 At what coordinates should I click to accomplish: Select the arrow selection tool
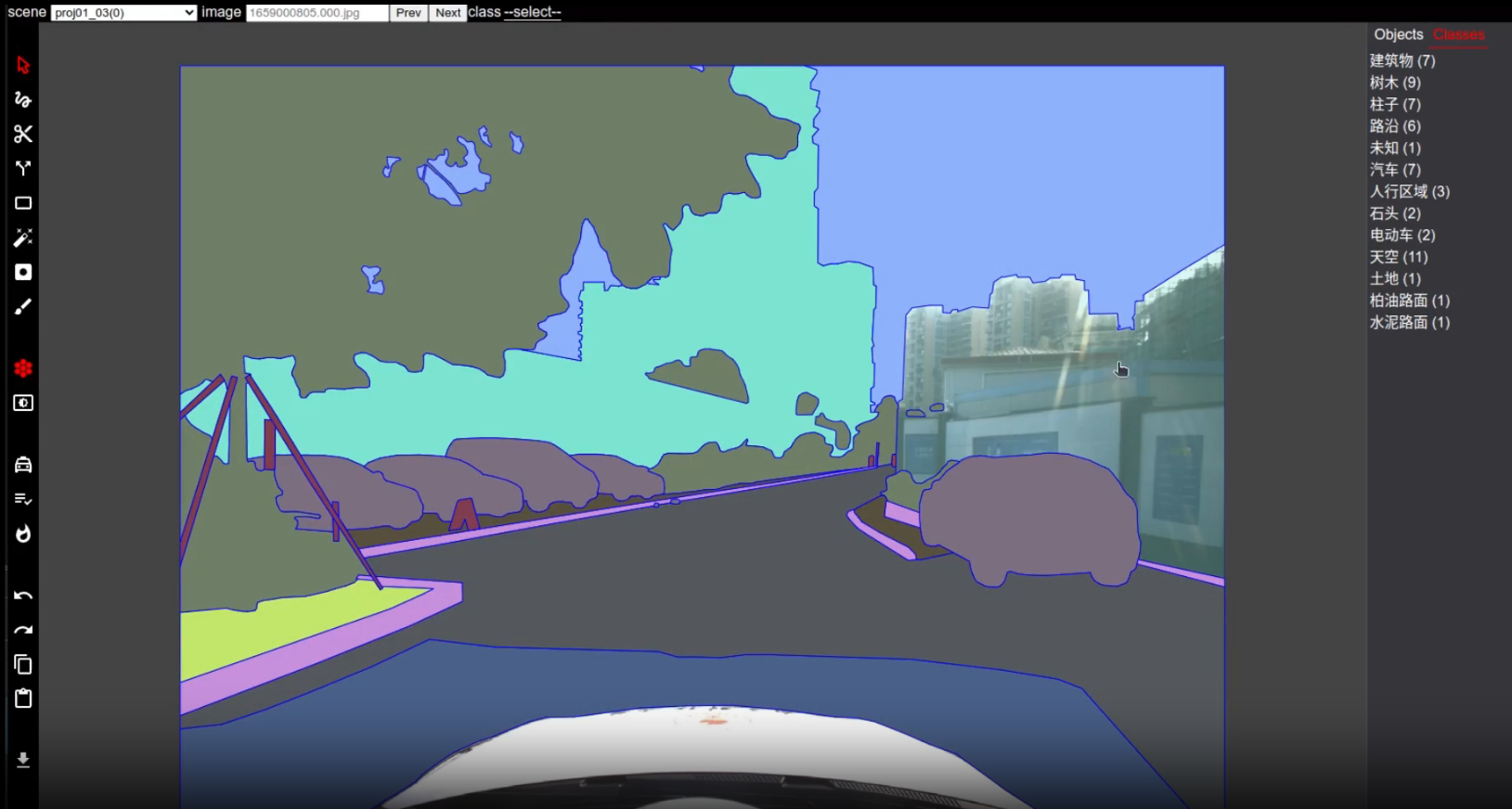[22, 65]
